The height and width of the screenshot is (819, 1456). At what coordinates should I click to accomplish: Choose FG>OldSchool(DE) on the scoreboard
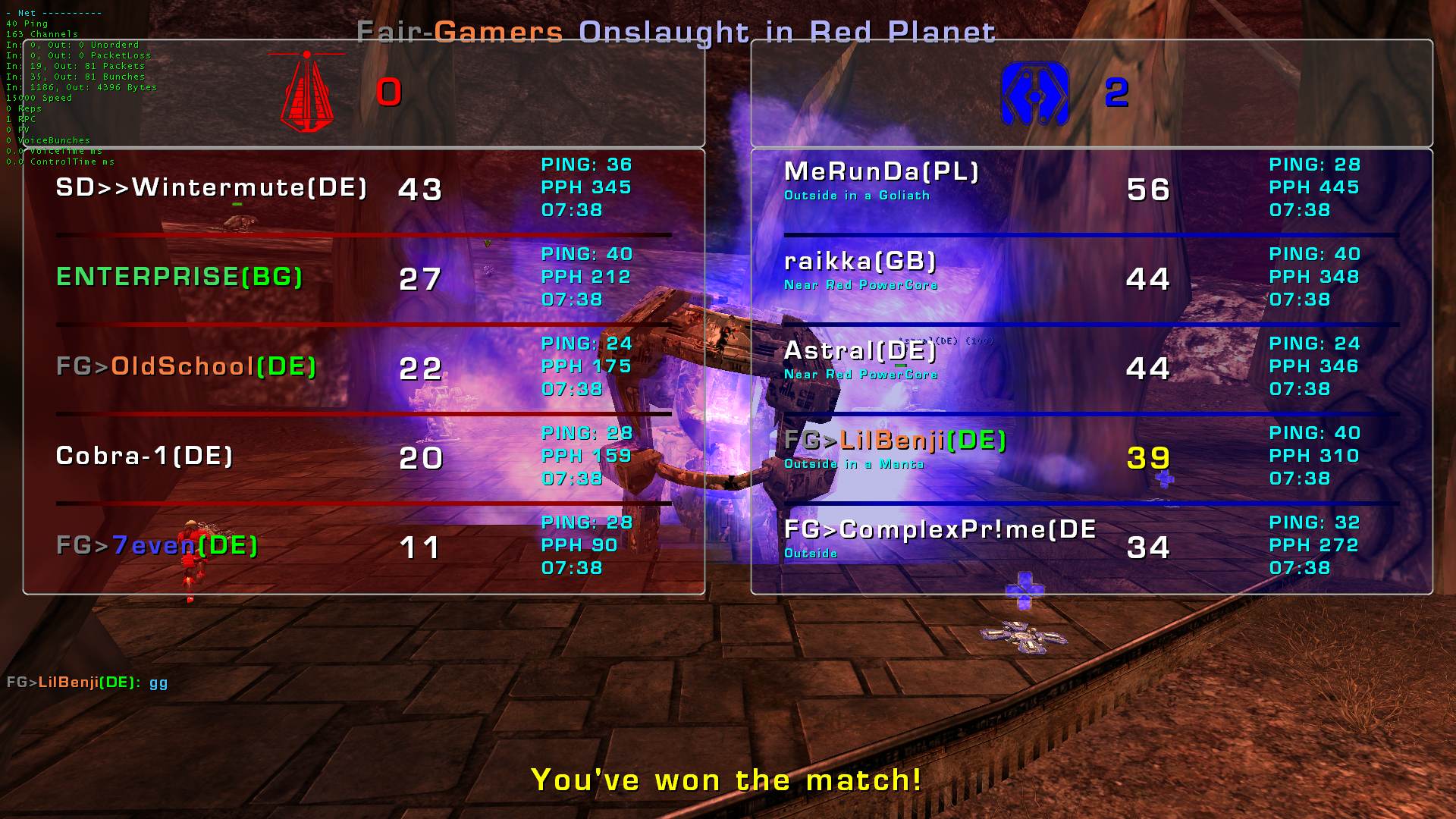pyautogui.click(x=187, y=366)
